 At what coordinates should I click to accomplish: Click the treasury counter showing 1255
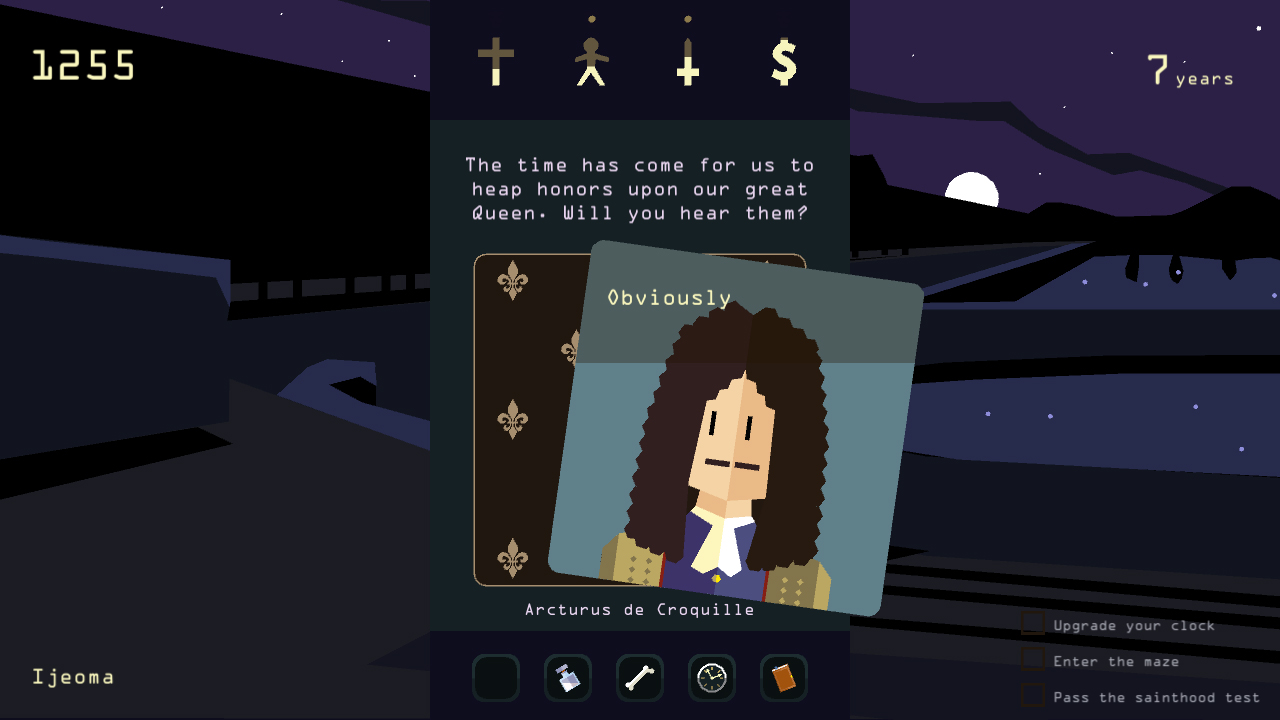83,62
